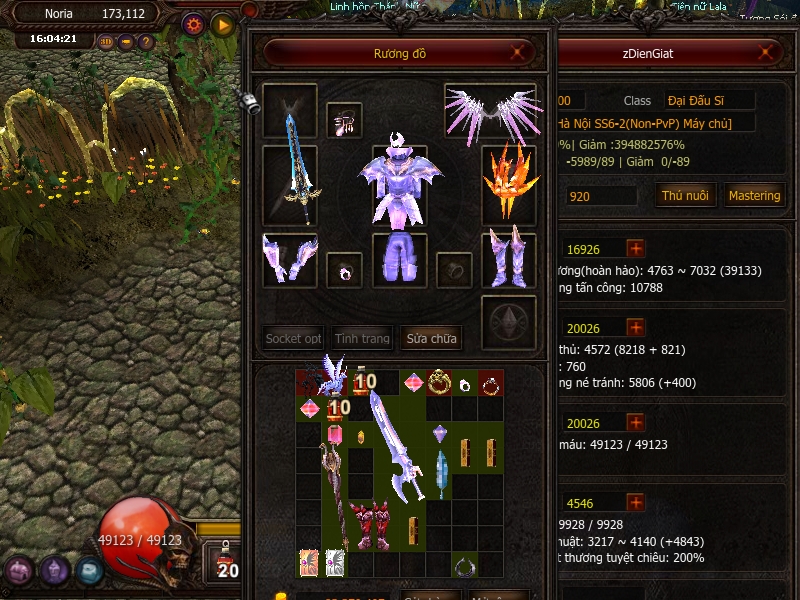Open the Thú nuôi pet window
Screen dimensions: 800x600
685,196
